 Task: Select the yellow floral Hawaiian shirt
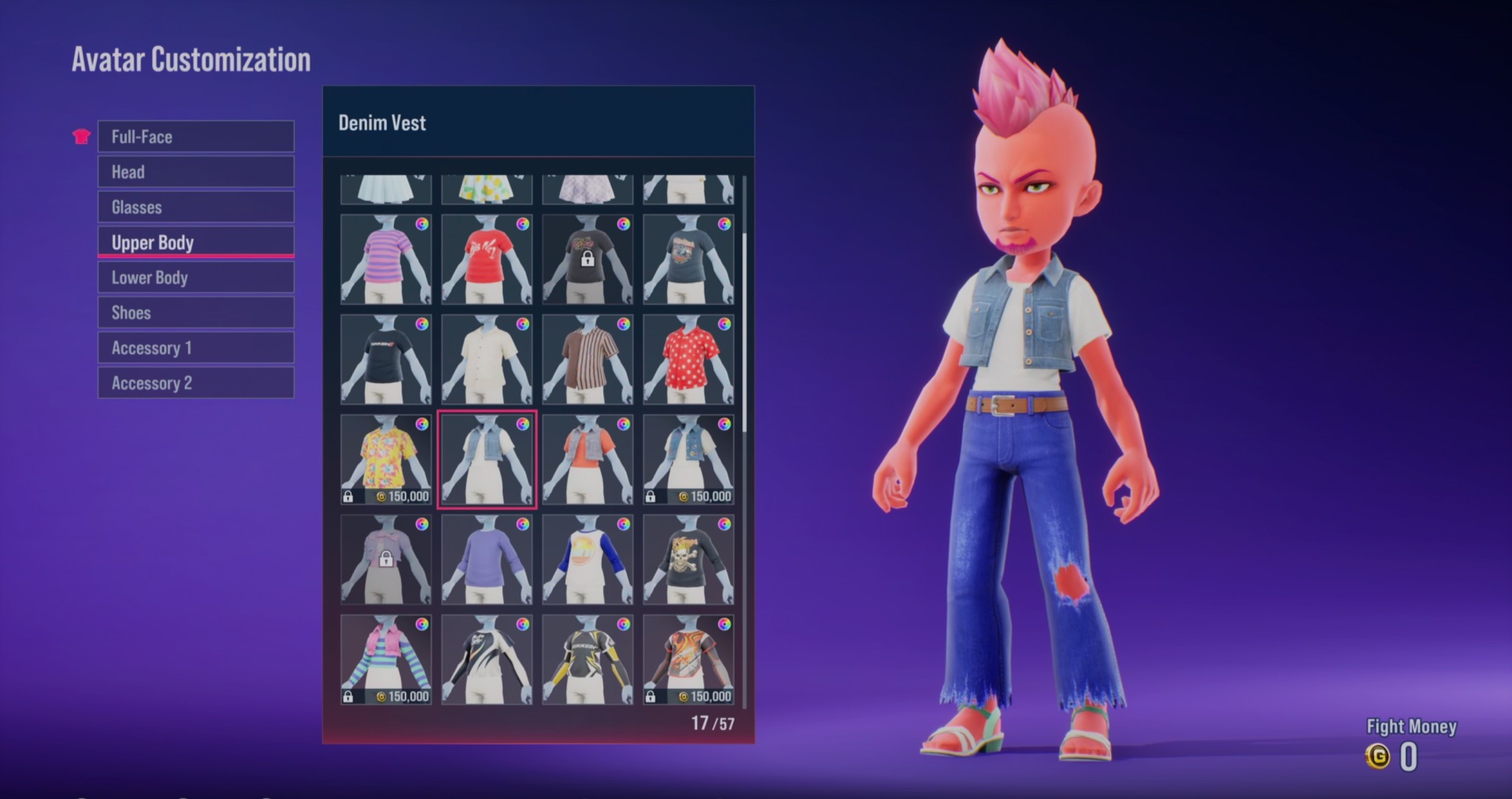[x=386, y=459]
